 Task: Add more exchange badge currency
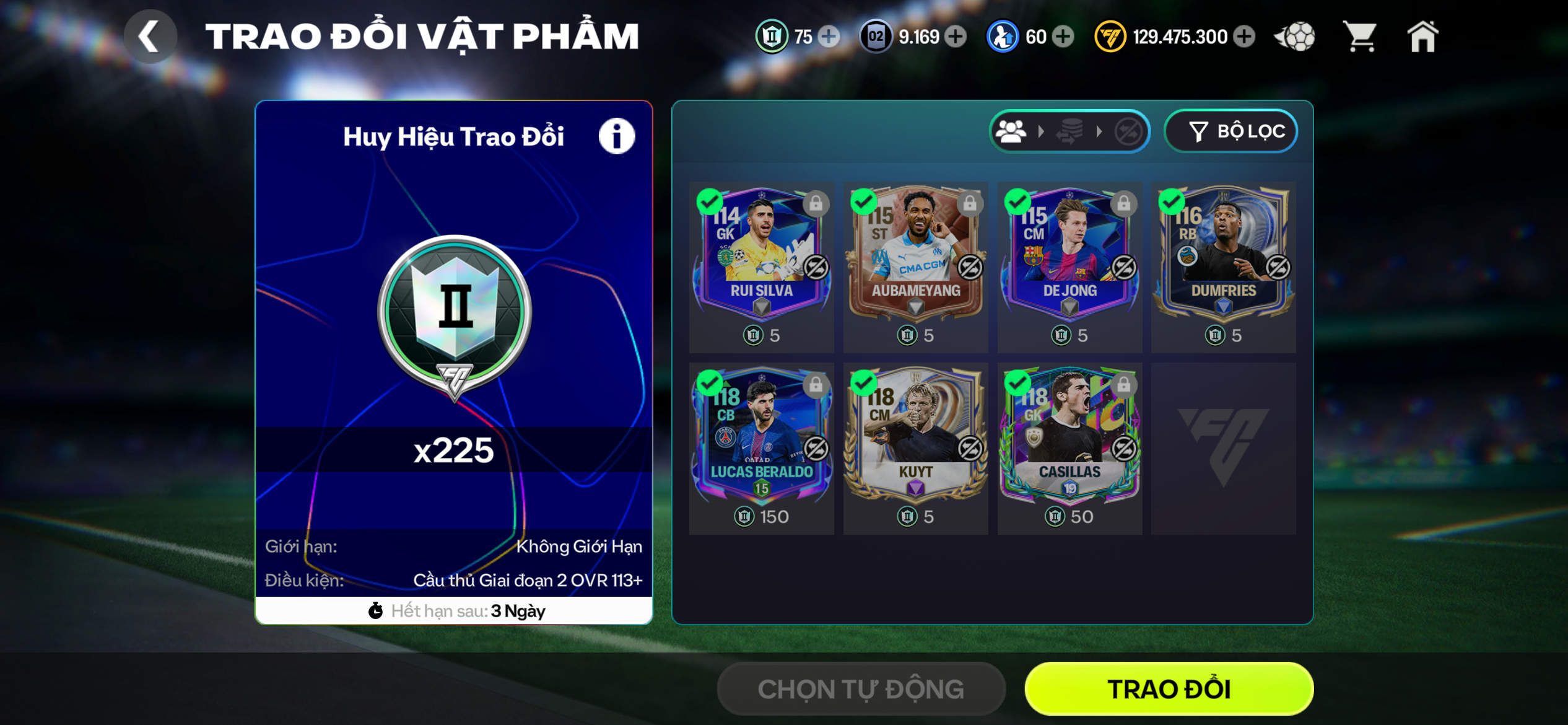tap(829, 37)
